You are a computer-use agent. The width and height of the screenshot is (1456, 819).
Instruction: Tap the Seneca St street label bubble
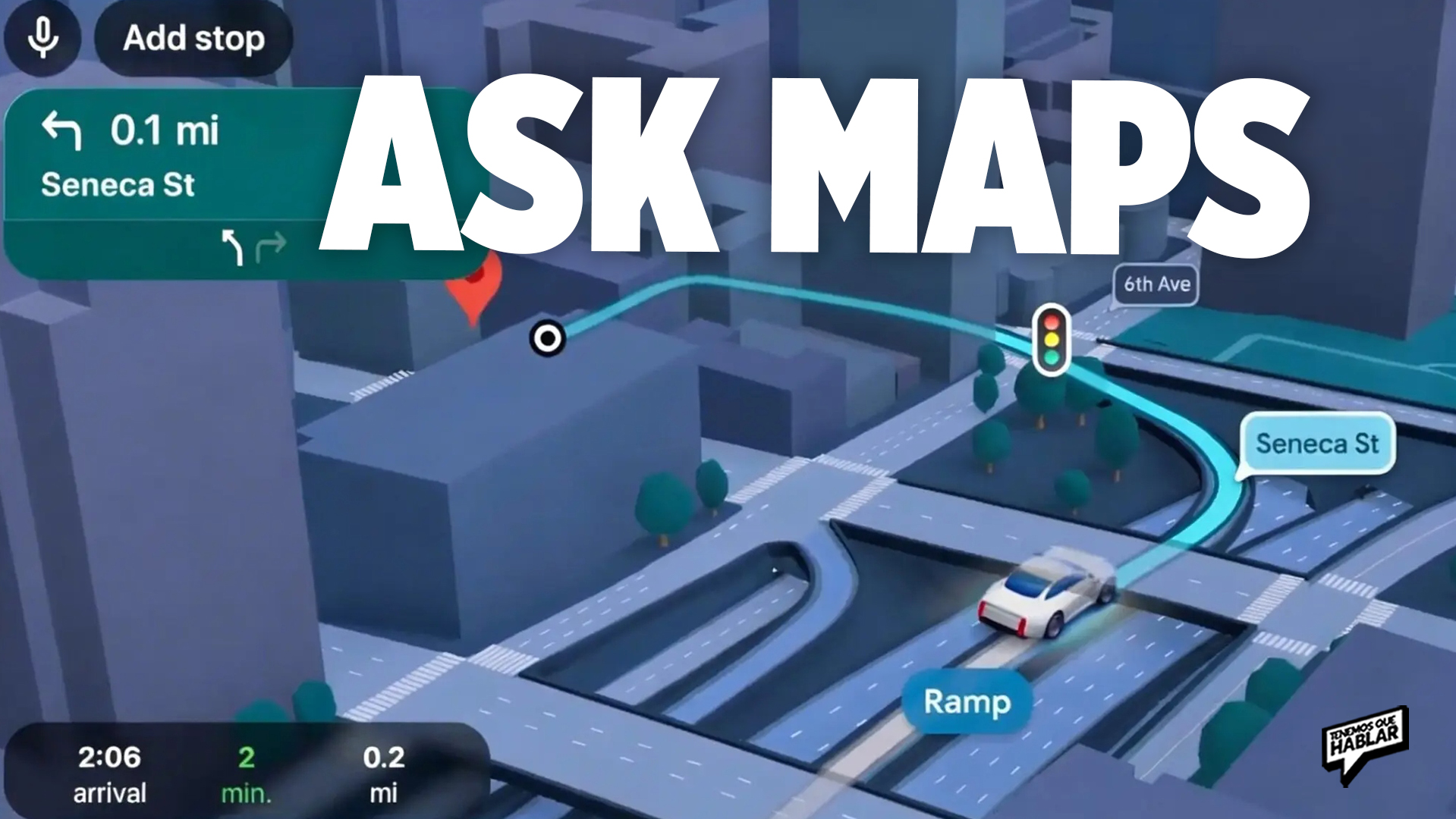[1316, 444]
